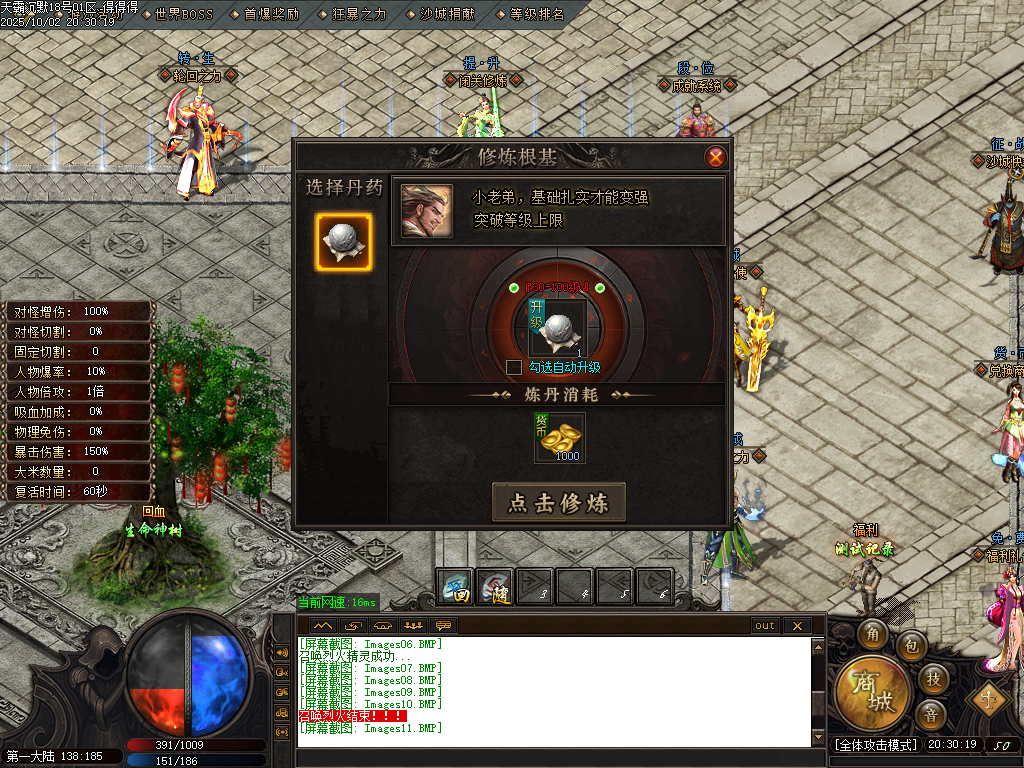Click the chat scrollbar down arrow
Image resolution: width=1024 pixels, height=768 pixels.
[818, 738]
